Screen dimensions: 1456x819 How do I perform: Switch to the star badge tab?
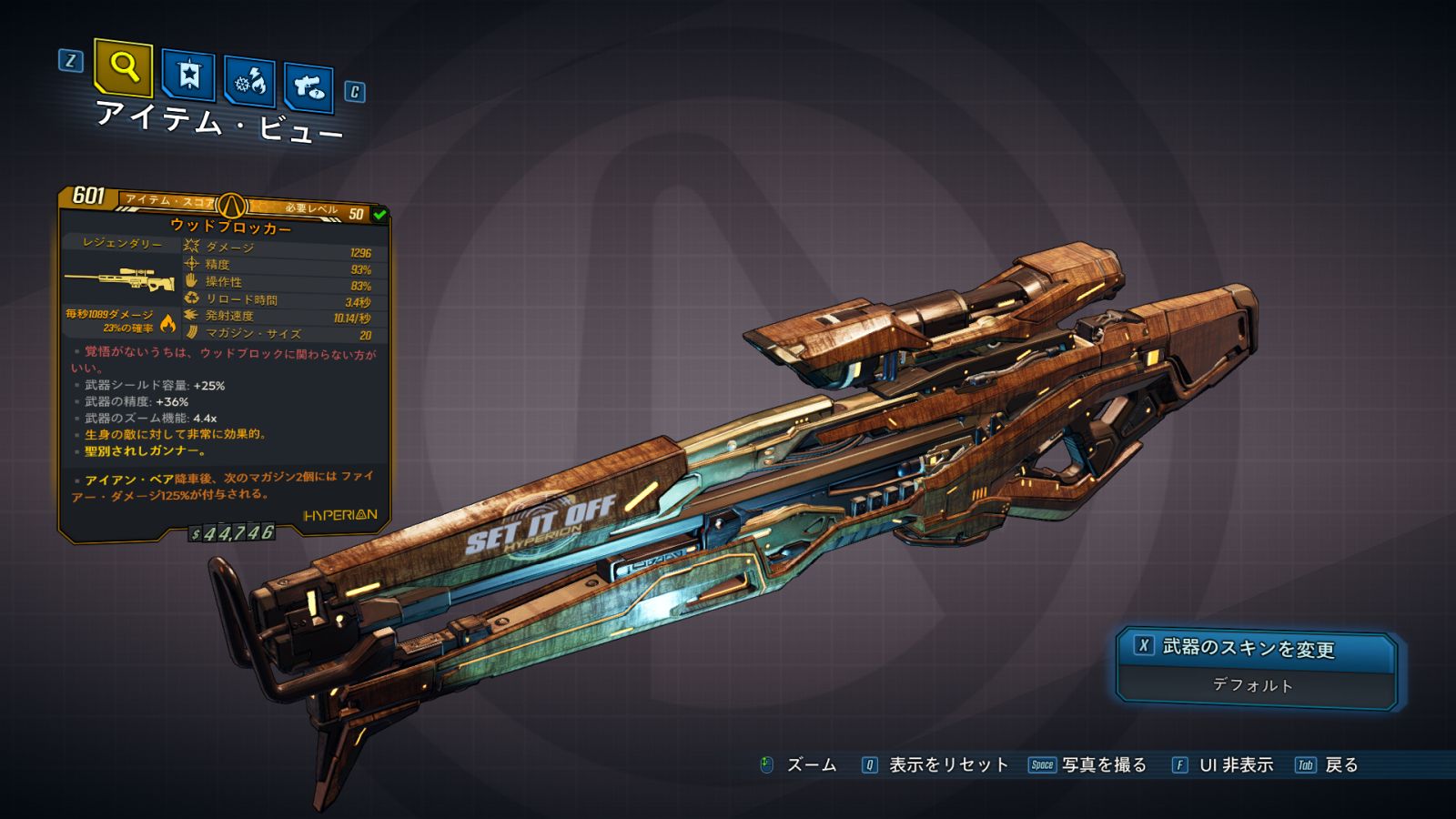(188, 75)
